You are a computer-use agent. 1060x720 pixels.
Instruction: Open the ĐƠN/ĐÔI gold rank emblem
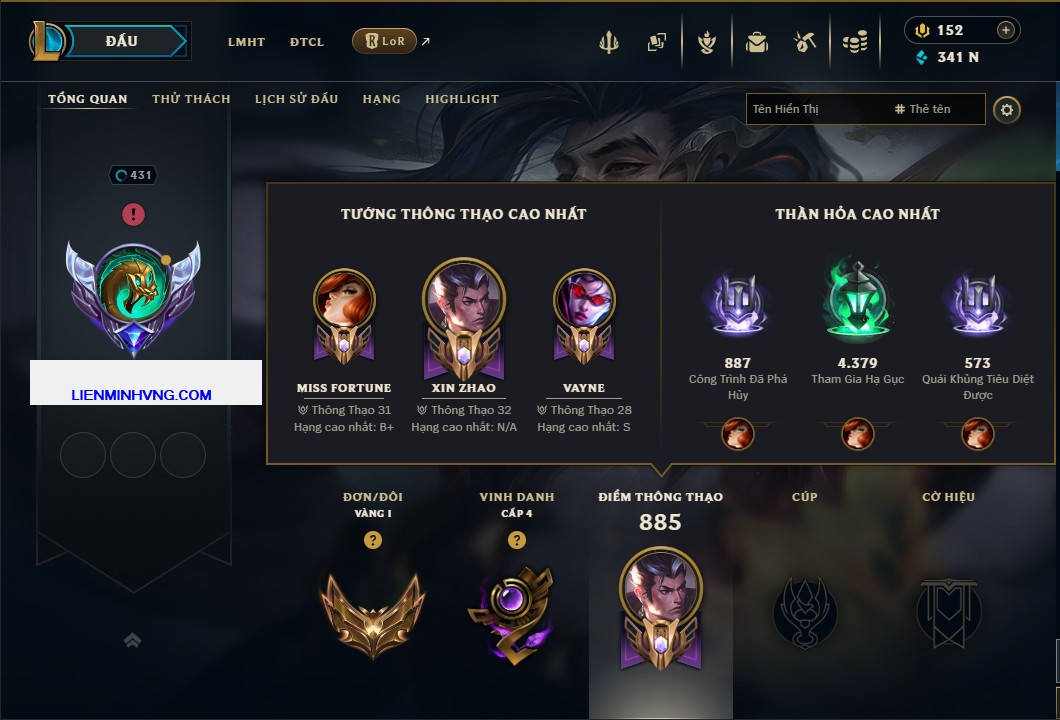[372, 610]
